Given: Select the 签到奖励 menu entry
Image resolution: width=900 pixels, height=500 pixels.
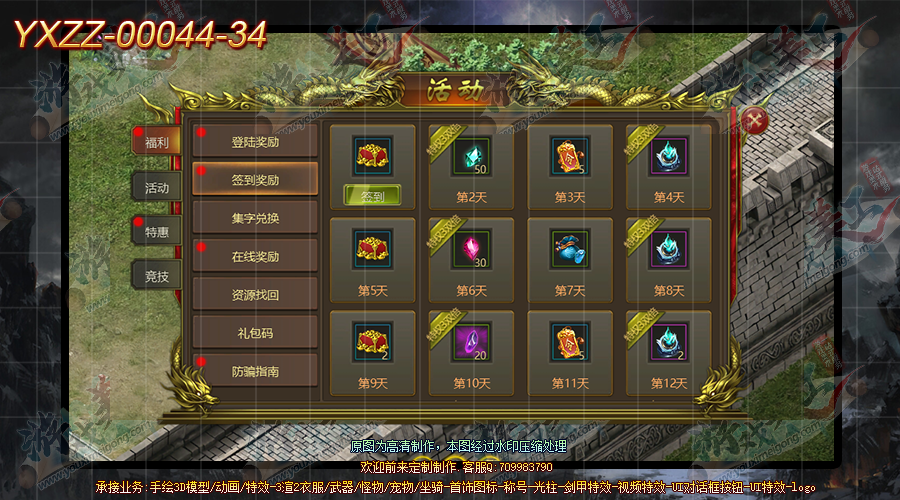Looking at the screenshot, I should pos(255,180).
